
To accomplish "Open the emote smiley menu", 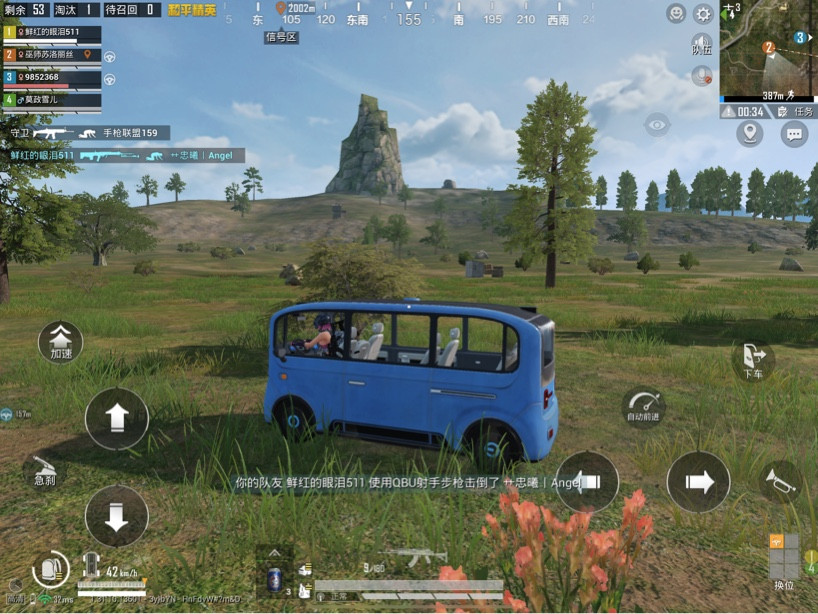I will click(676, 14).
